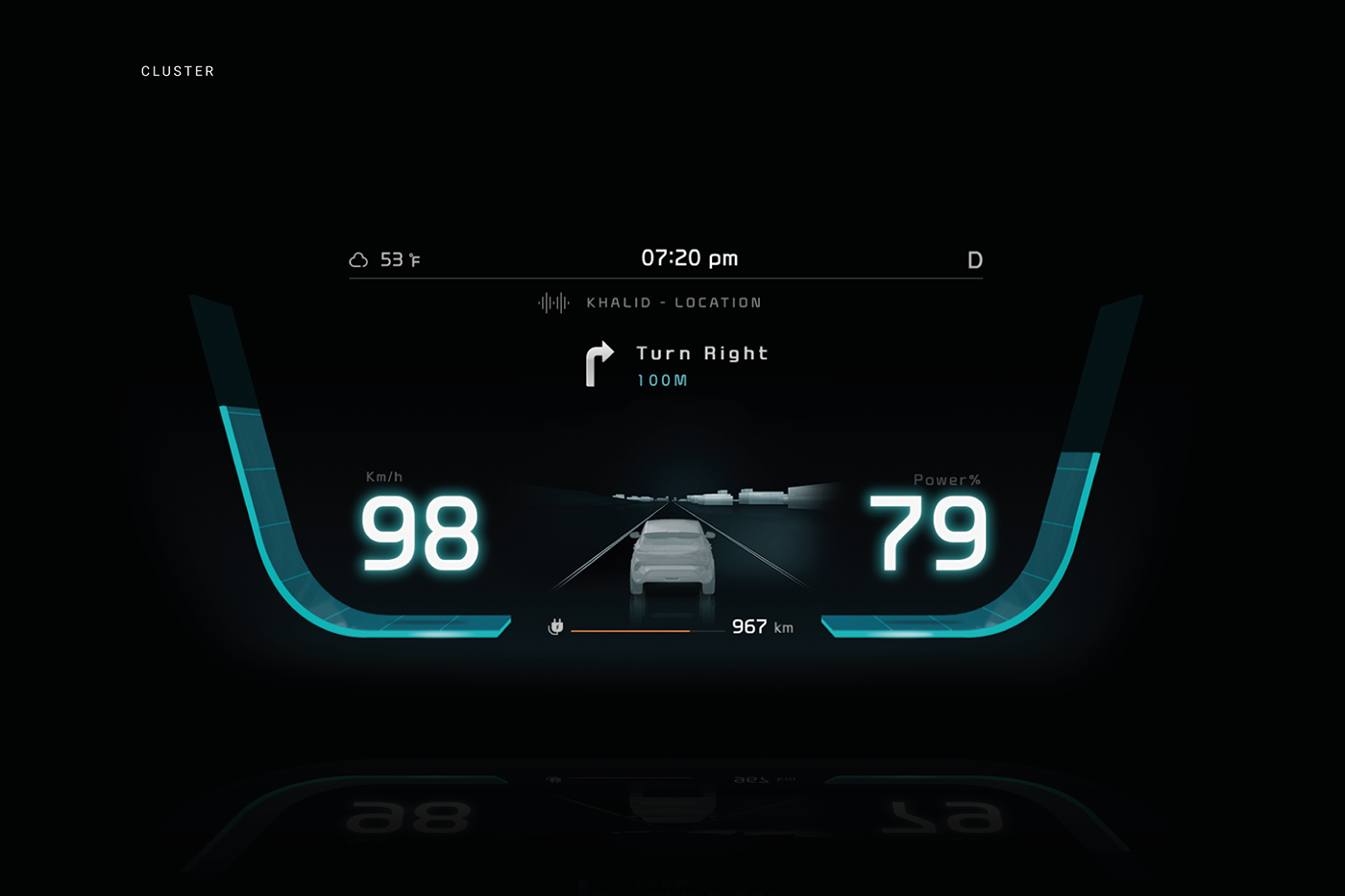Expand the KHALID - LOCATION media banner

tap(672, 302)
